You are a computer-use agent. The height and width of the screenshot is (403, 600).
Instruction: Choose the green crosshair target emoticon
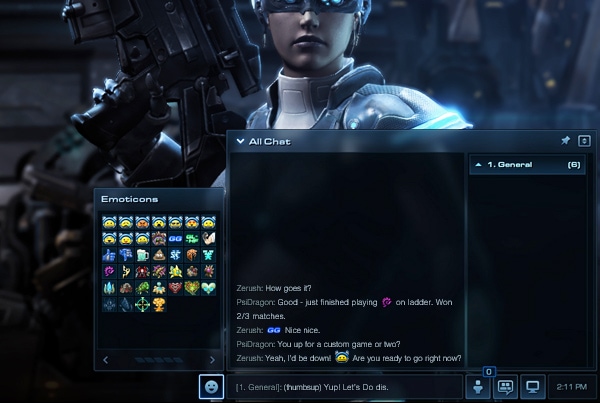[142, 303]
